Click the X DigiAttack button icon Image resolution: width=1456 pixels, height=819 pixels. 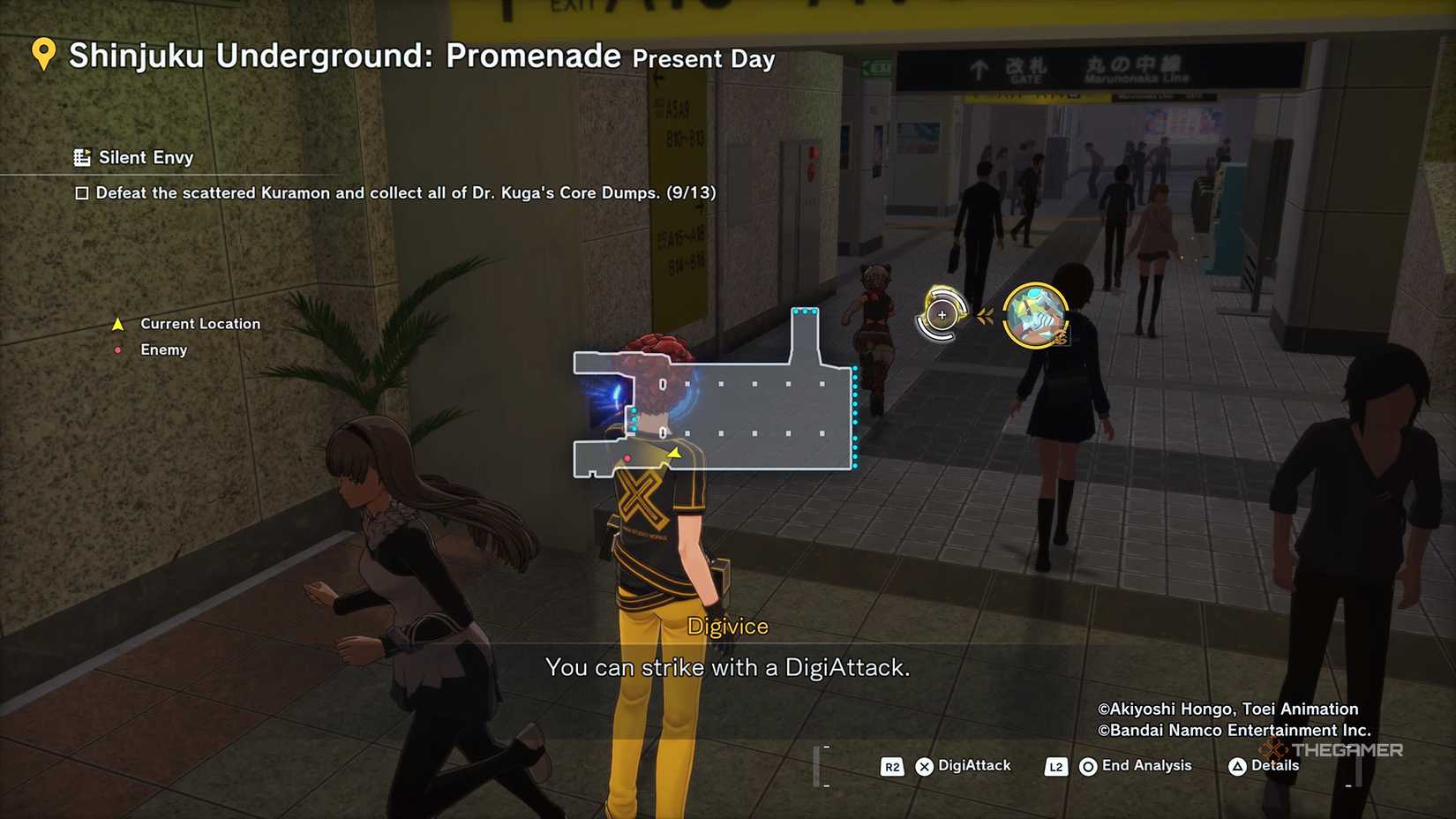point(923,766)
